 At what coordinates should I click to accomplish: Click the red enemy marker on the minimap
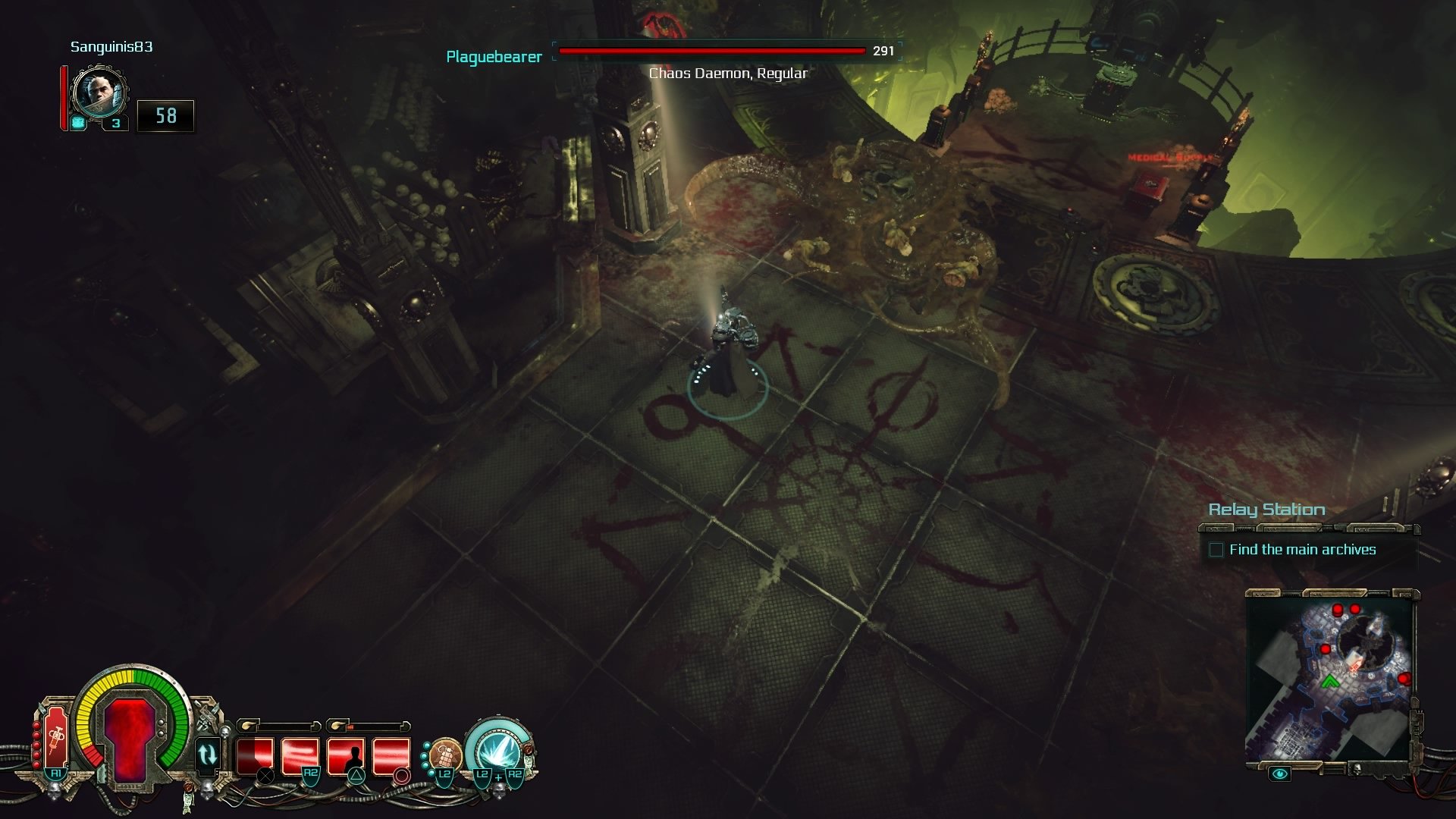(1338, 610)
